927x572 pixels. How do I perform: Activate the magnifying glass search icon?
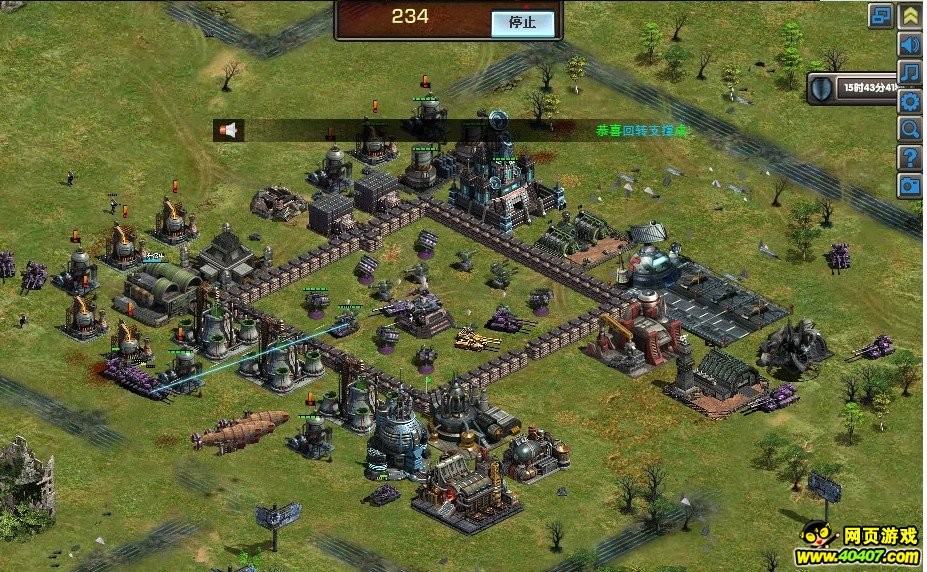point(910,129)
